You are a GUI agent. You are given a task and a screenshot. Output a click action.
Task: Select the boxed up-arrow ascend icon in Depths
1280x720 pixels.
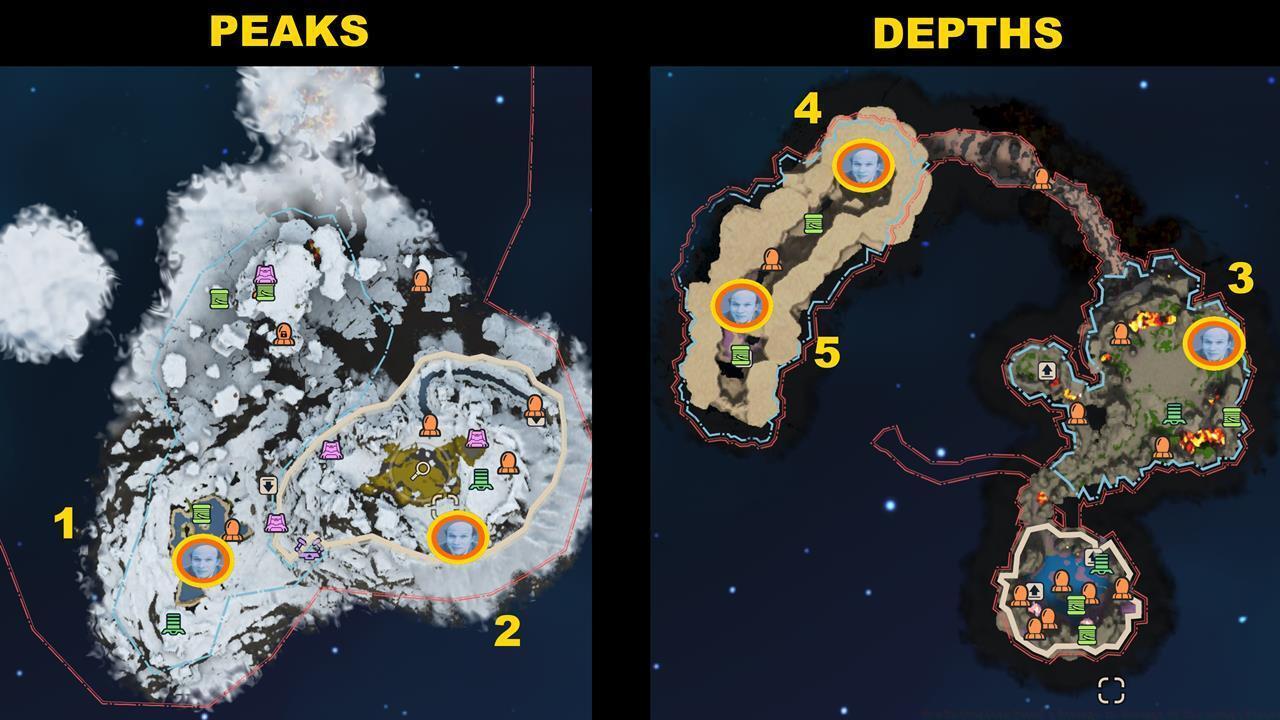point(1047,369)
